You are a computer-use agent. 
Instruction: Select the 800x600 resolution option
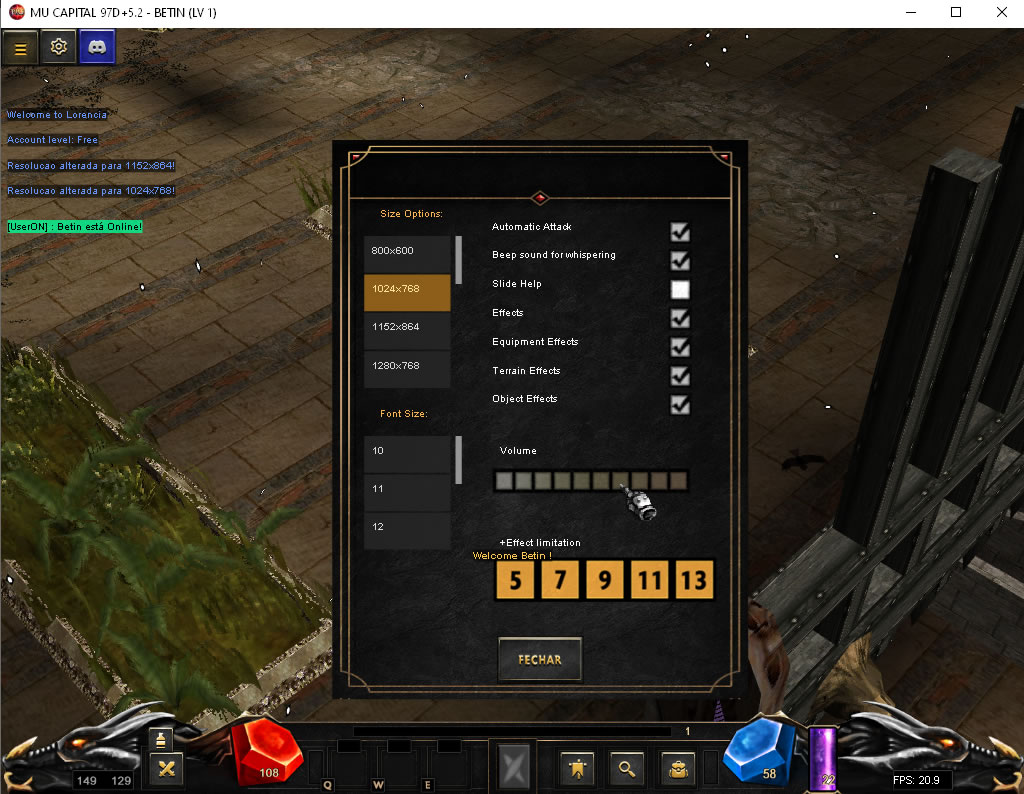tap(407, 251)
